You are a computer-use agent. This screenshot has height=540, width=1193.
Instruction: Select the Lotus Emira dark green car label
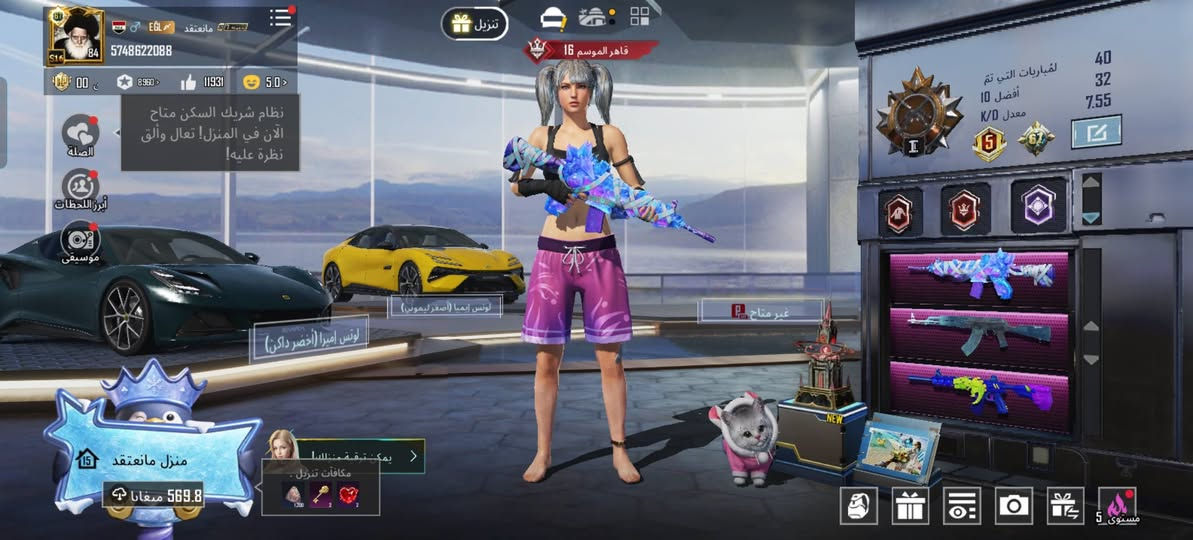309,339
